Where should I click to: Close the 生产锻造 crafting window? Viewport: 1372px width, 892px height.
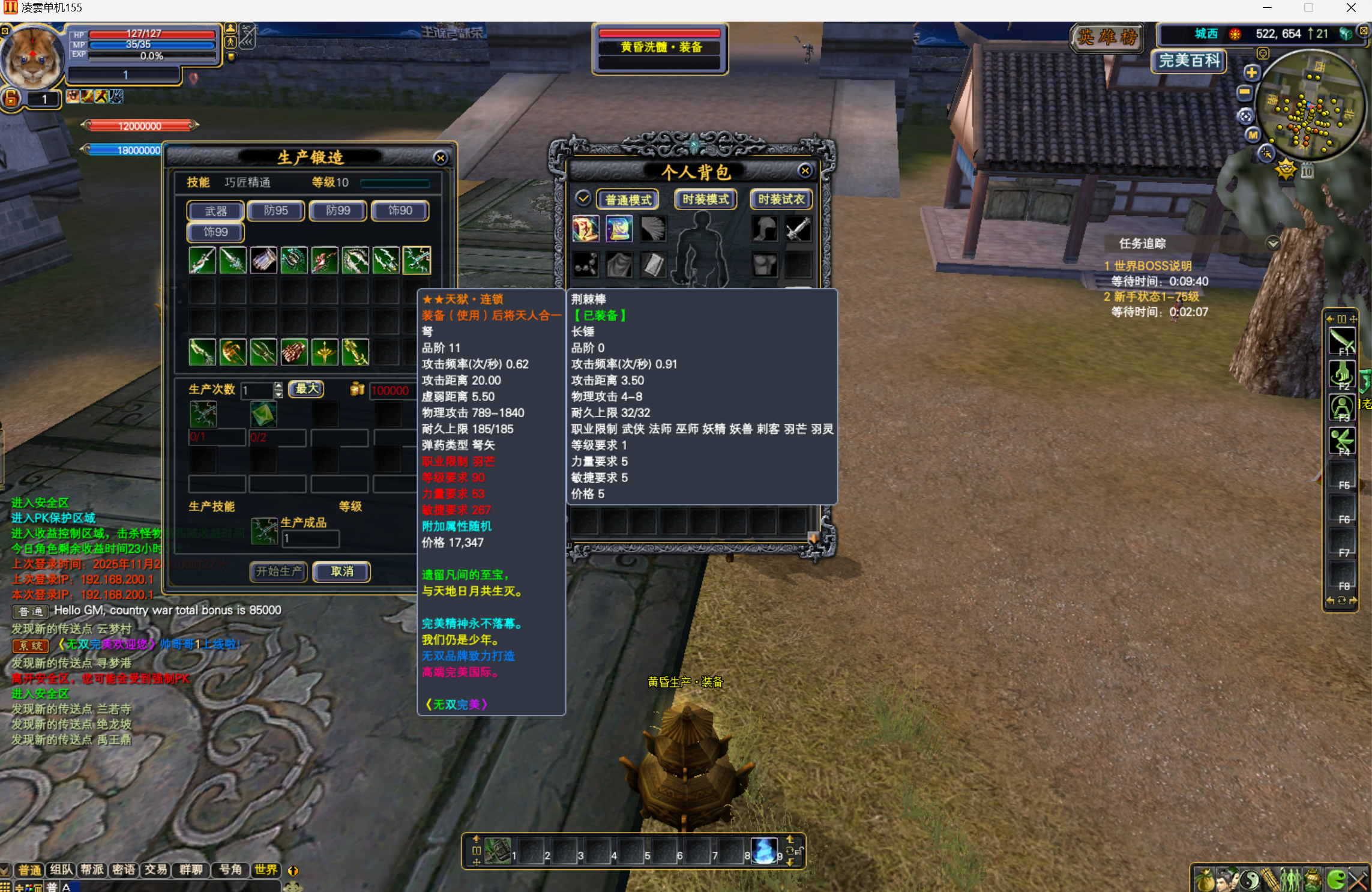coord(441,158)
